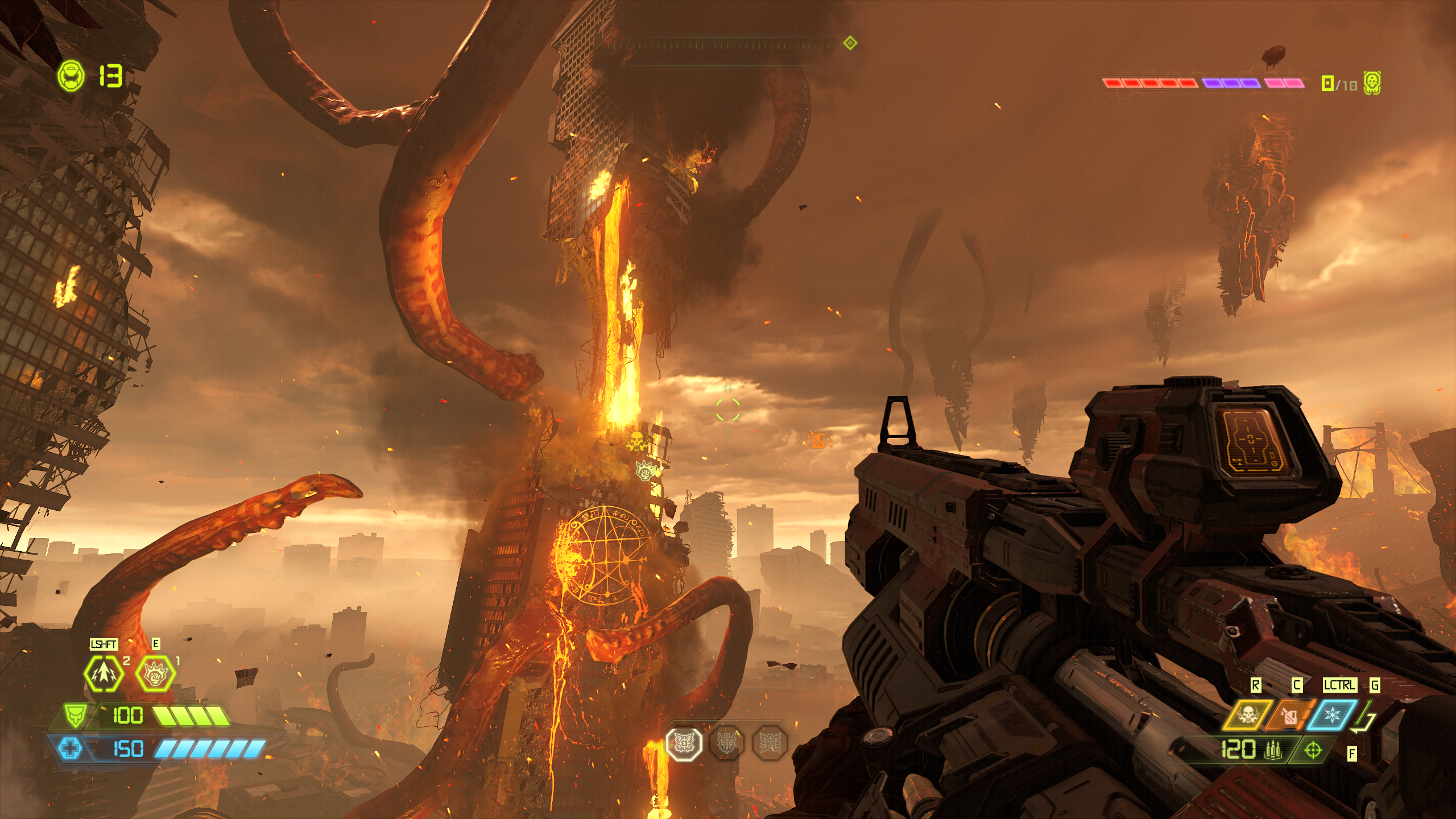The image size is (1456, 819).
Task: Select the highlighted rune with crosshair emblem
Action: [x=684, y=742]
